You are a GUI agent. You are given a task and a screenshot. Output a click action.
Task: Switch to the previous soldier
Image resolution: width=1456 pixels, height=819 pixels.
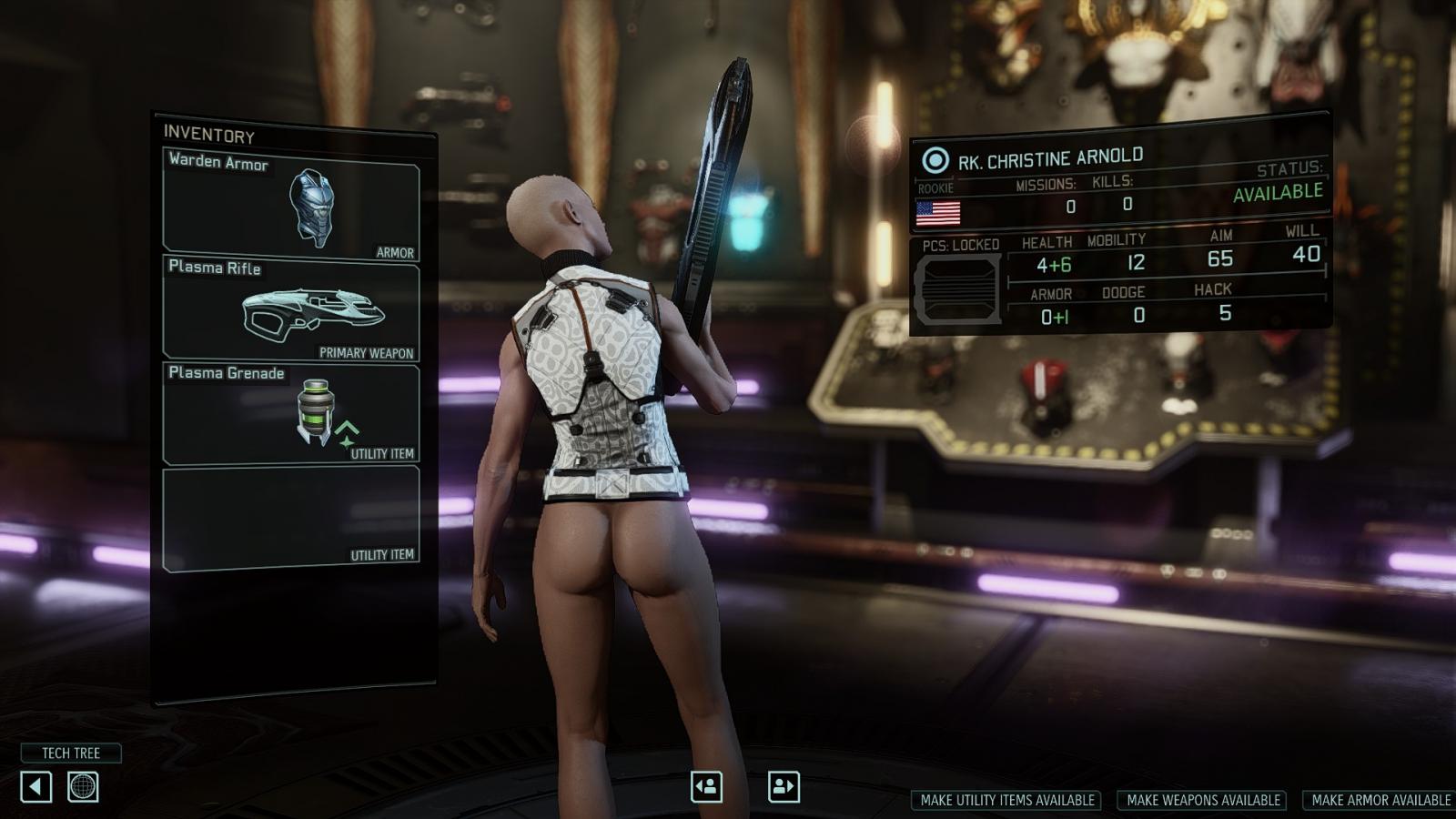706,786
